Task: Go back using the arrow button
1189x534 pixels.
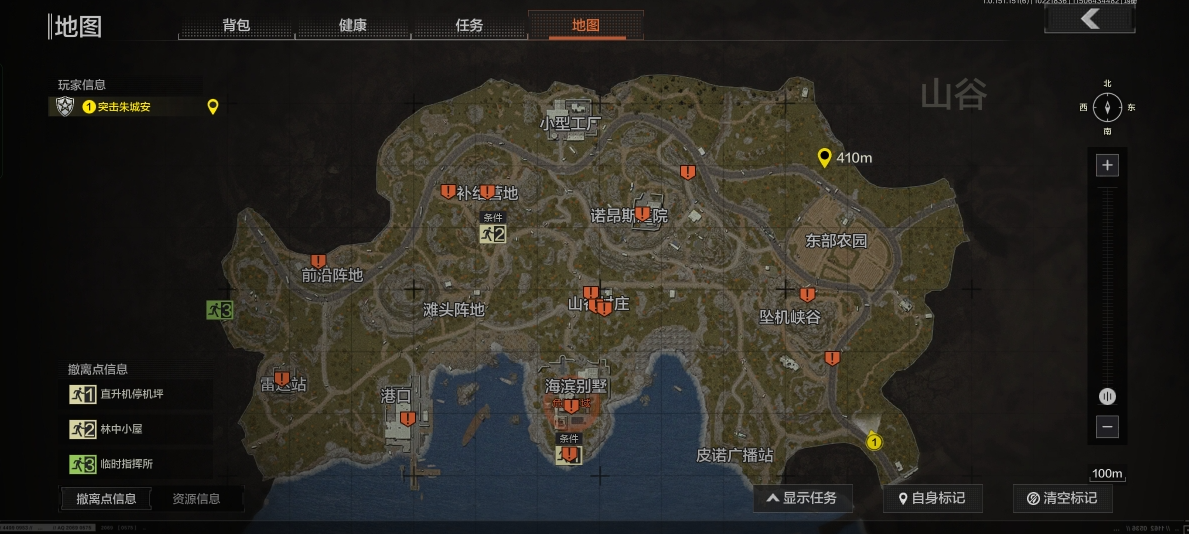Action: coord(1089,19)
